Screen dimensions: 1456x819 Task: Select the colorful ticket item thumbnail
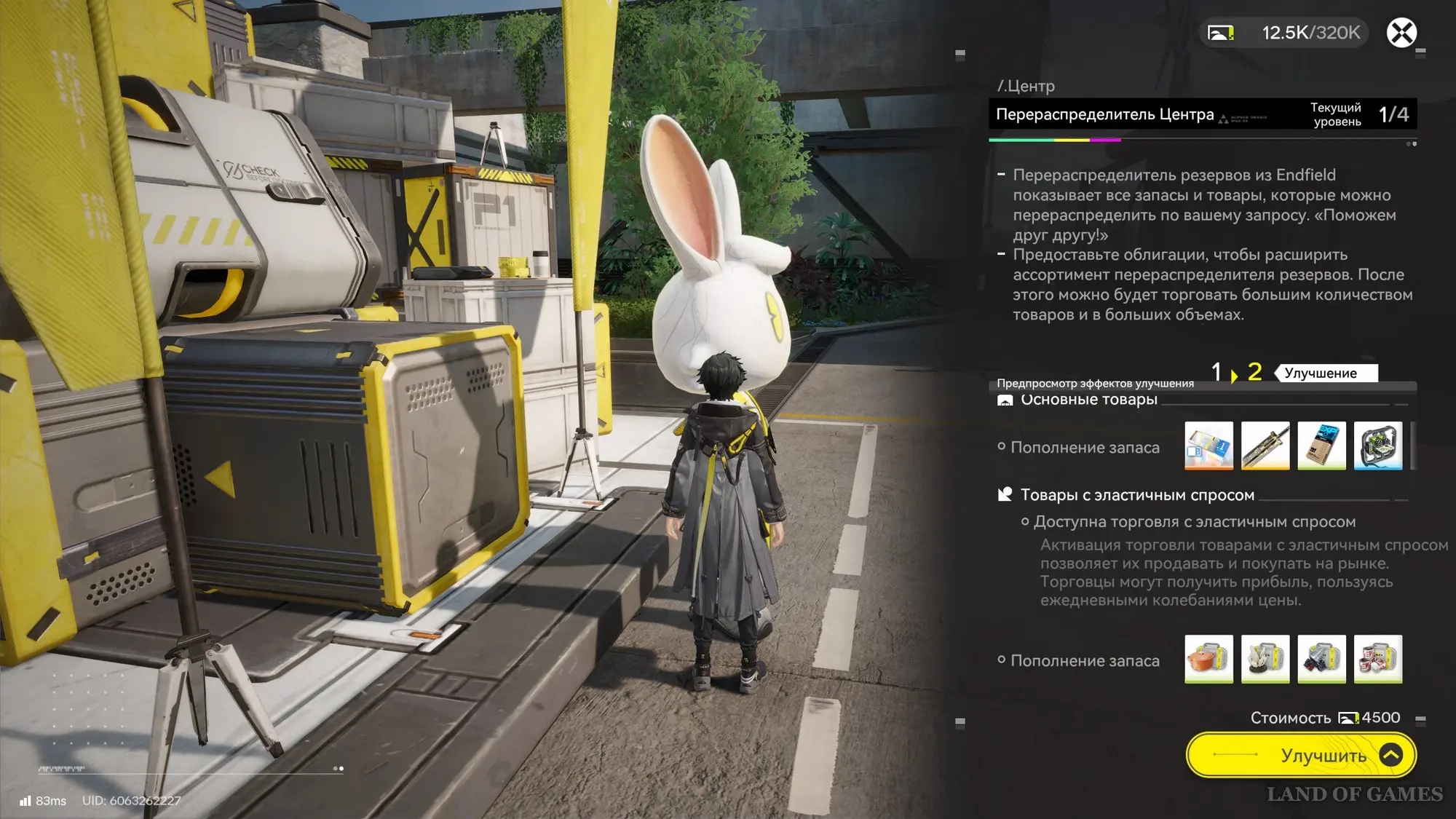[x=1208, y=446]
